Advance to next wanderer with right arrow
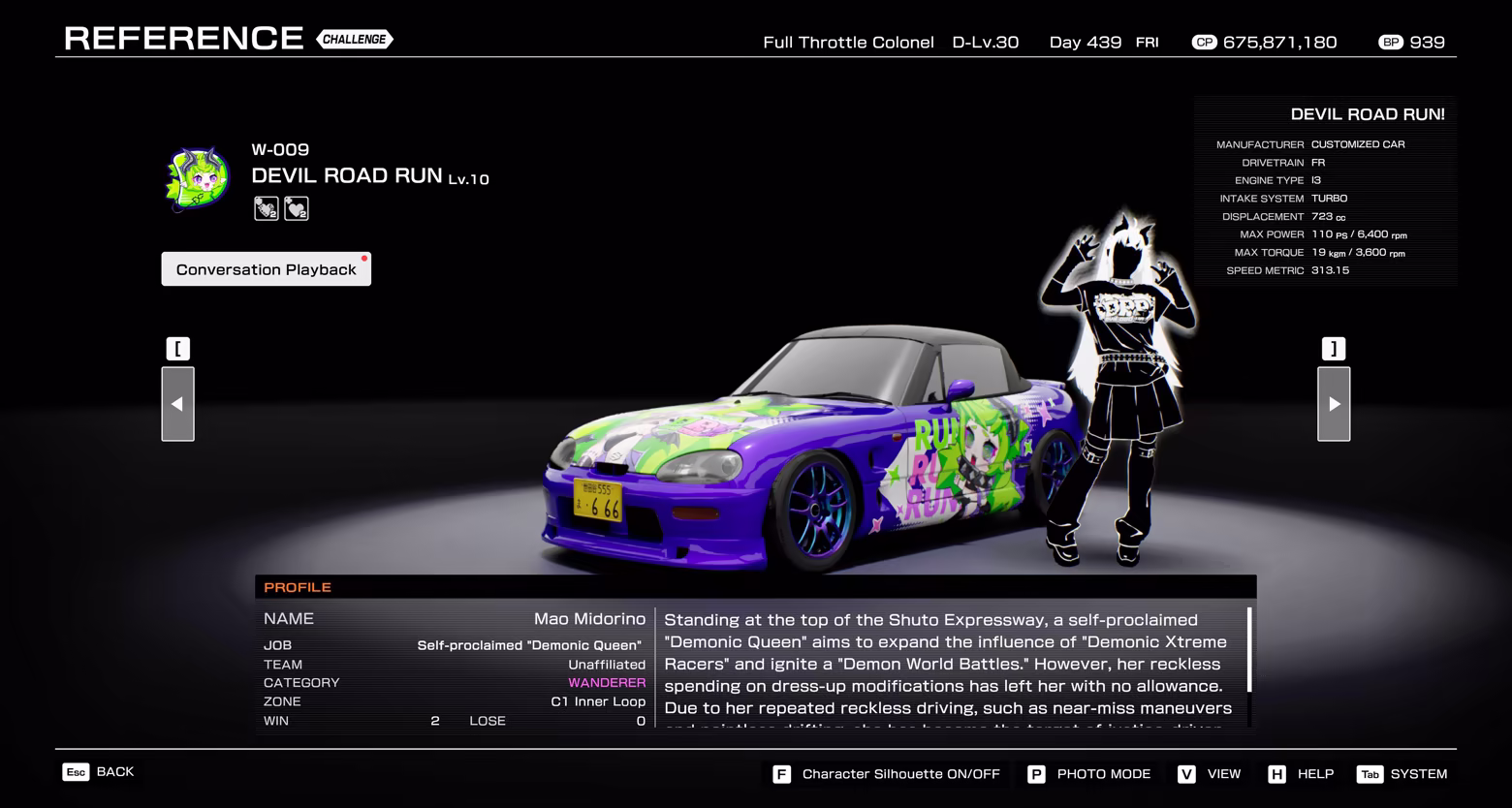 [1334, 404]
